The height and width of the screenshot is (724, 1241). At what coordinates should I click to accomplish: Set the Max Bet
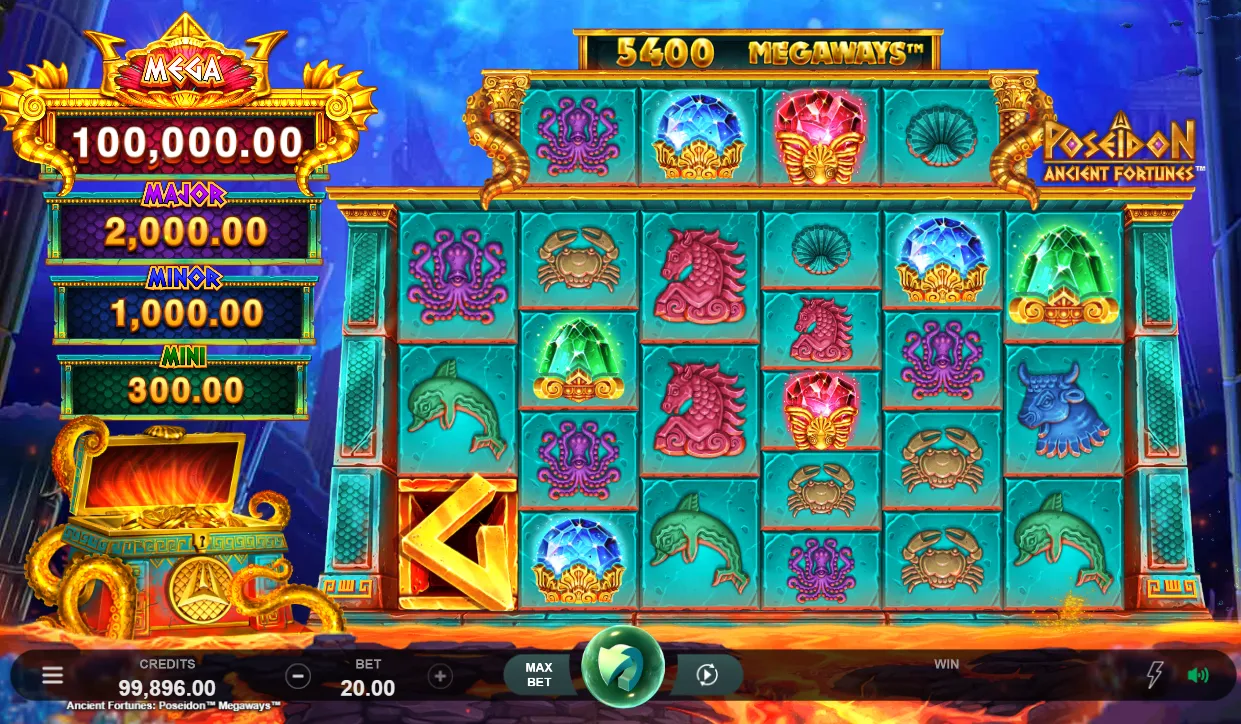coord(539,675)
